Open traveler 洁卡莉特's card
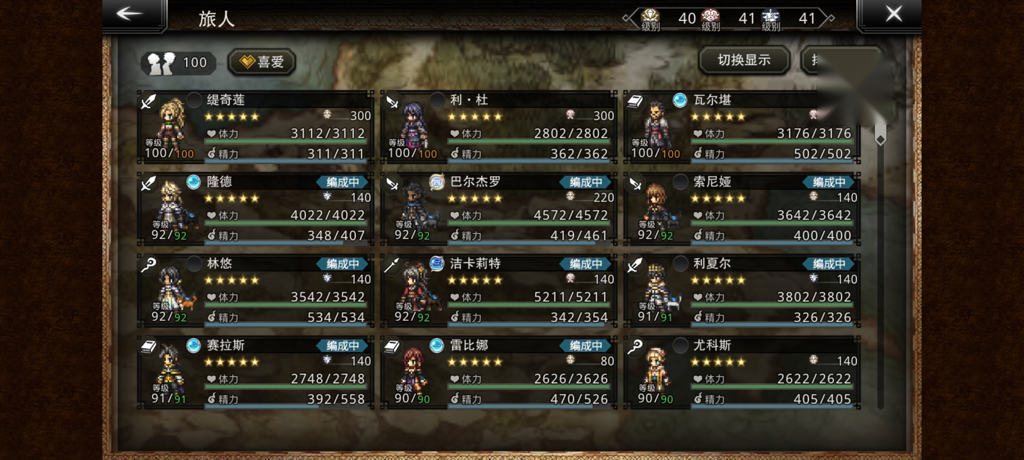Viewport: 1024px width, 460px height. click(x=499, y=290)
